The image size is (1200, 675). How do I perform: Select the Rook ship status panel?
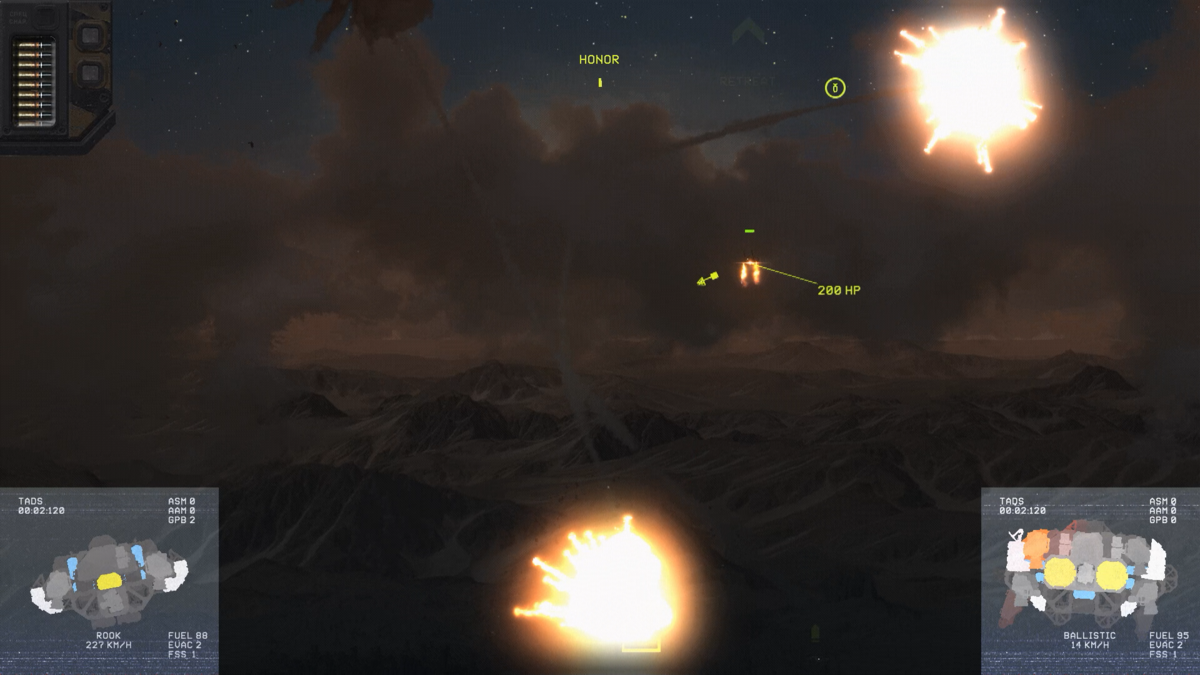click(x=109, y=580)
